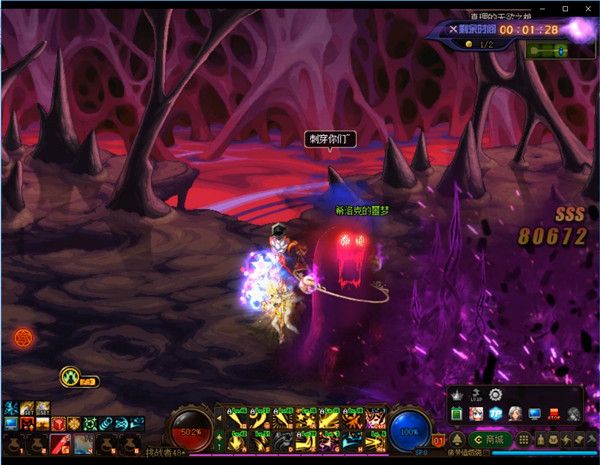The width and height of the screenshot is (600, 465).
Task: Click the red STOP icon
Action: click(553, 413)
